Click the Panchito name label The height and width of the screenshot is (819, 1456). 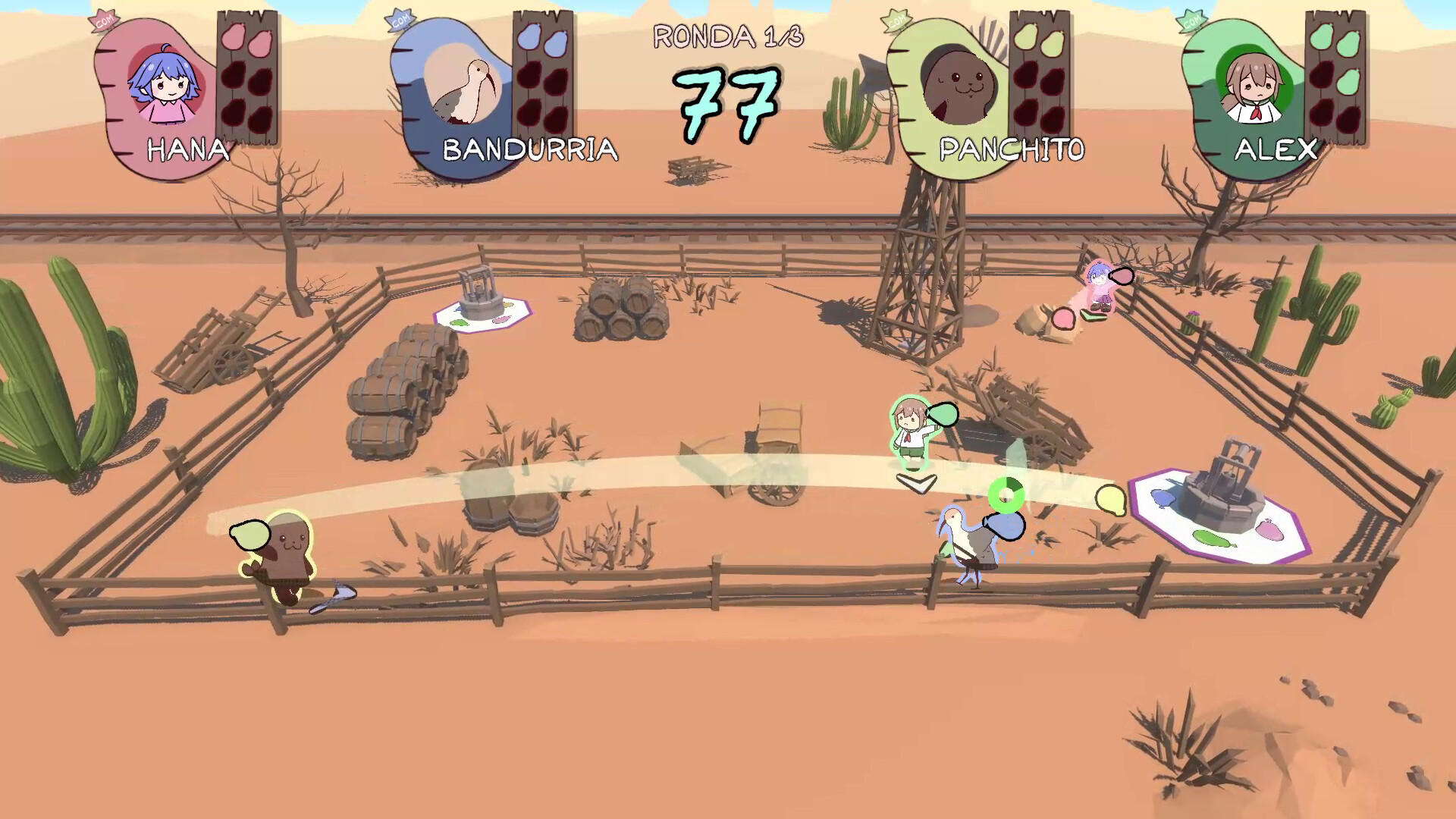[1012, 150]
